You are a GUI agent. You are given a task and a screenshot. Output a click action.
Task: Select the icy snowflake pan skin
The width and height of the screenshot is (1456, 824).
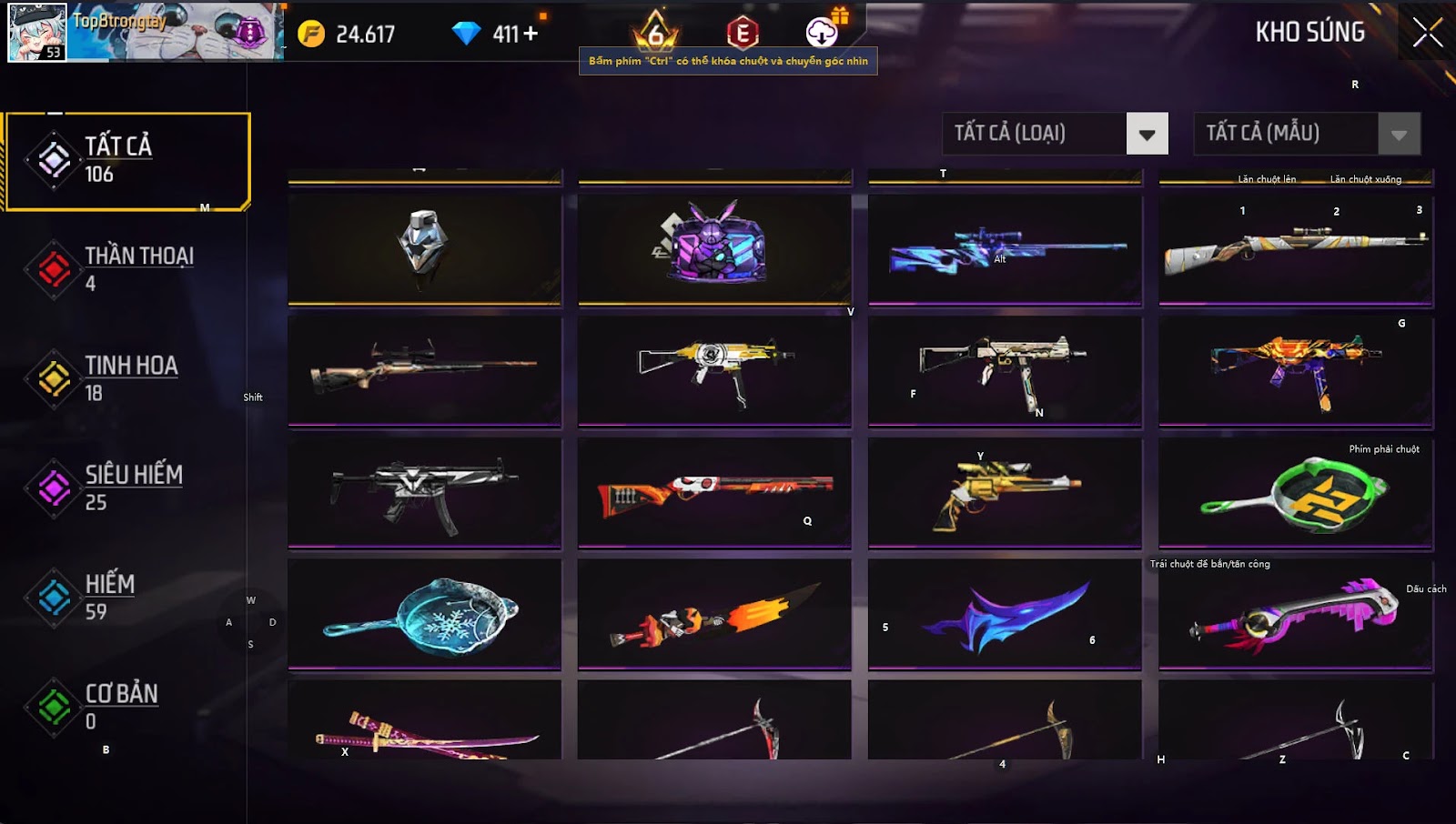[x=424, y=615]
